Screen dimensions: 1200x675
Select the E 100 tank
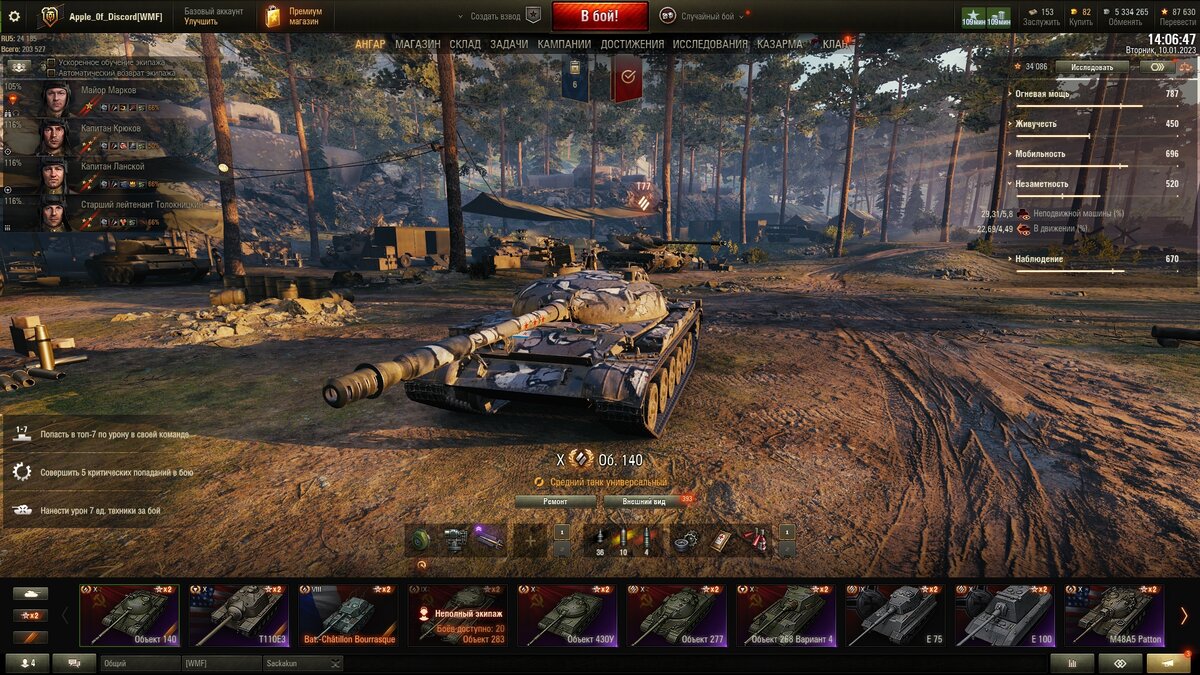pyautogui.click(x=1004, y=615)
